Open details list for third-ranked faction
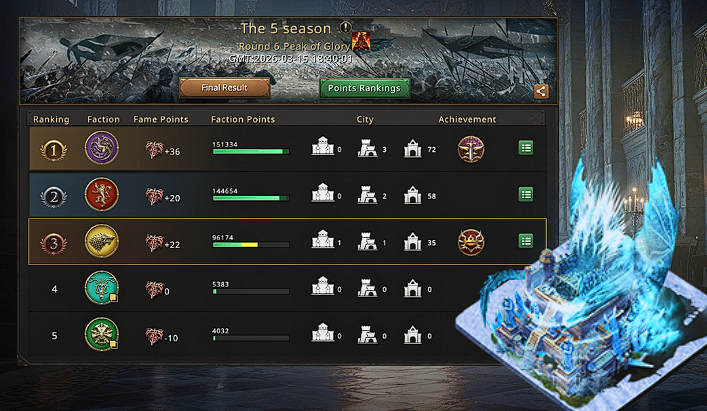 click(x=525, y=240)
